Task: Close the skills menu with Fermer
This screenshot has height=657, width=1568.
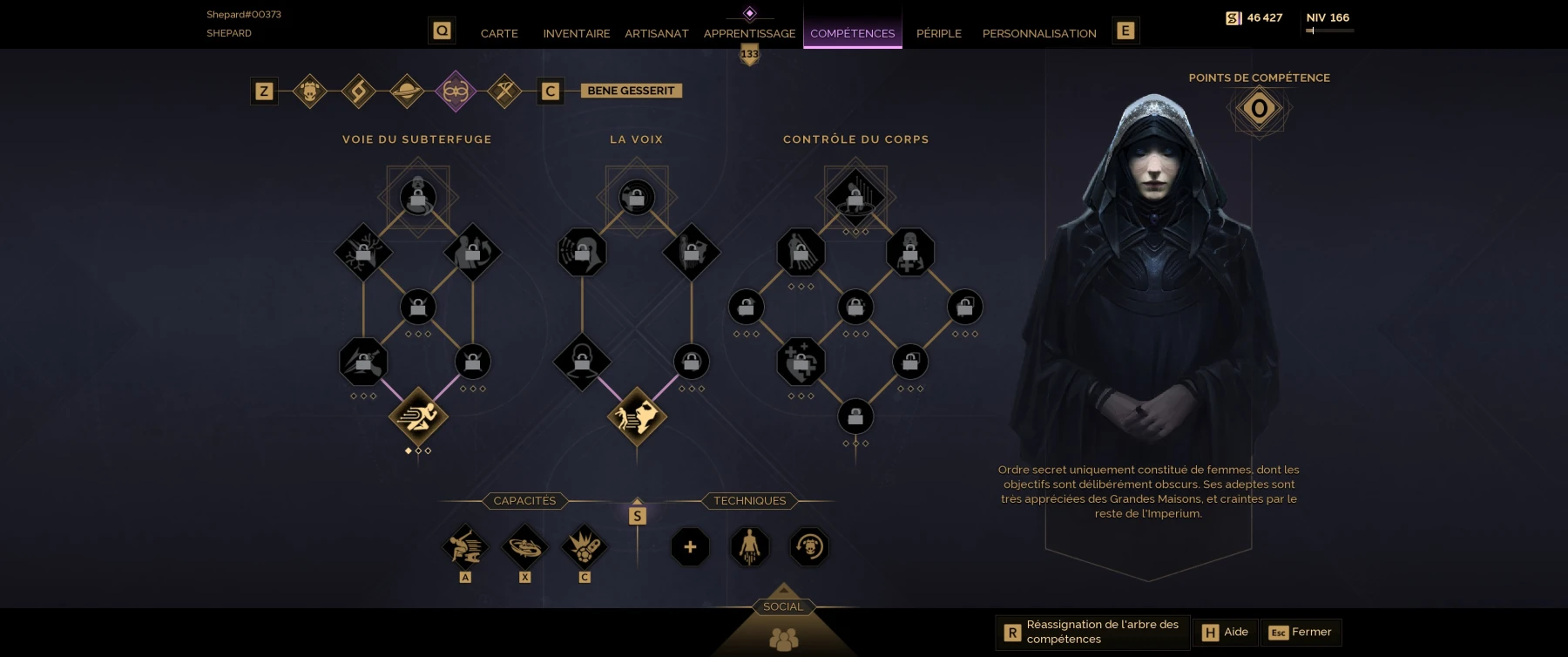Action: click(1301, 632)
